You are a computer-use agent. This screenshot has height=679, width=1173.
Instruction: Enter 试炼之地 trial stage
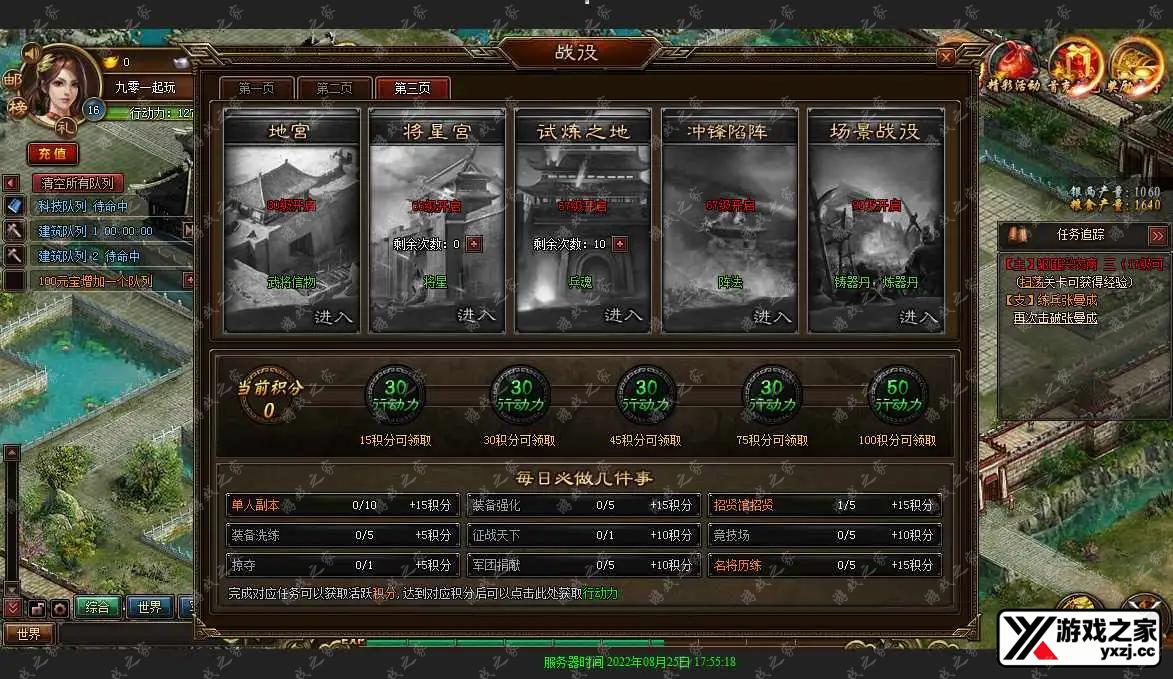[x=623, y=315]
